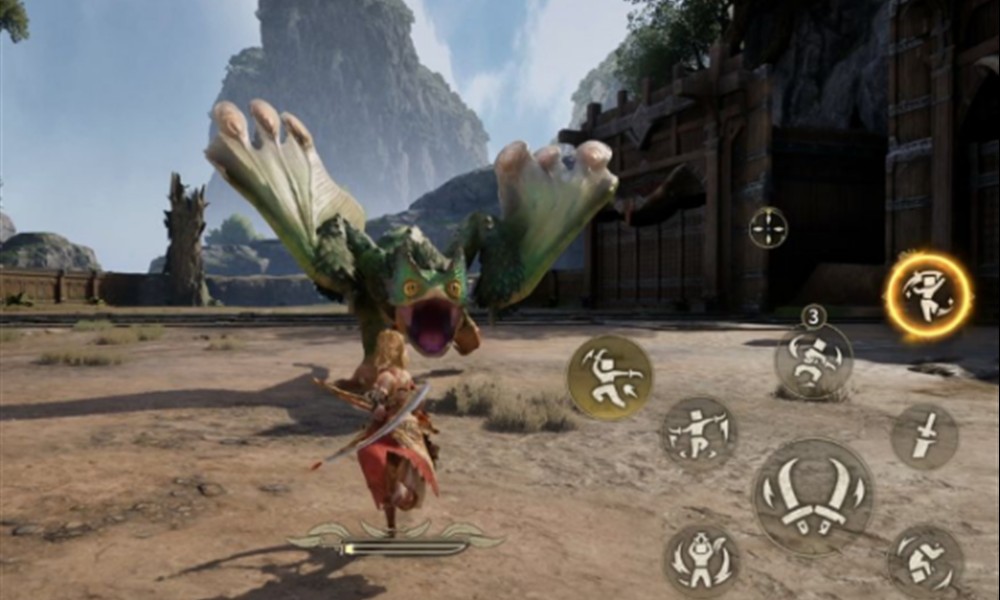Viewport: 1000px width, 600px height.
Task: Tap the dodge roll button
Action: [x=925, y=561]
